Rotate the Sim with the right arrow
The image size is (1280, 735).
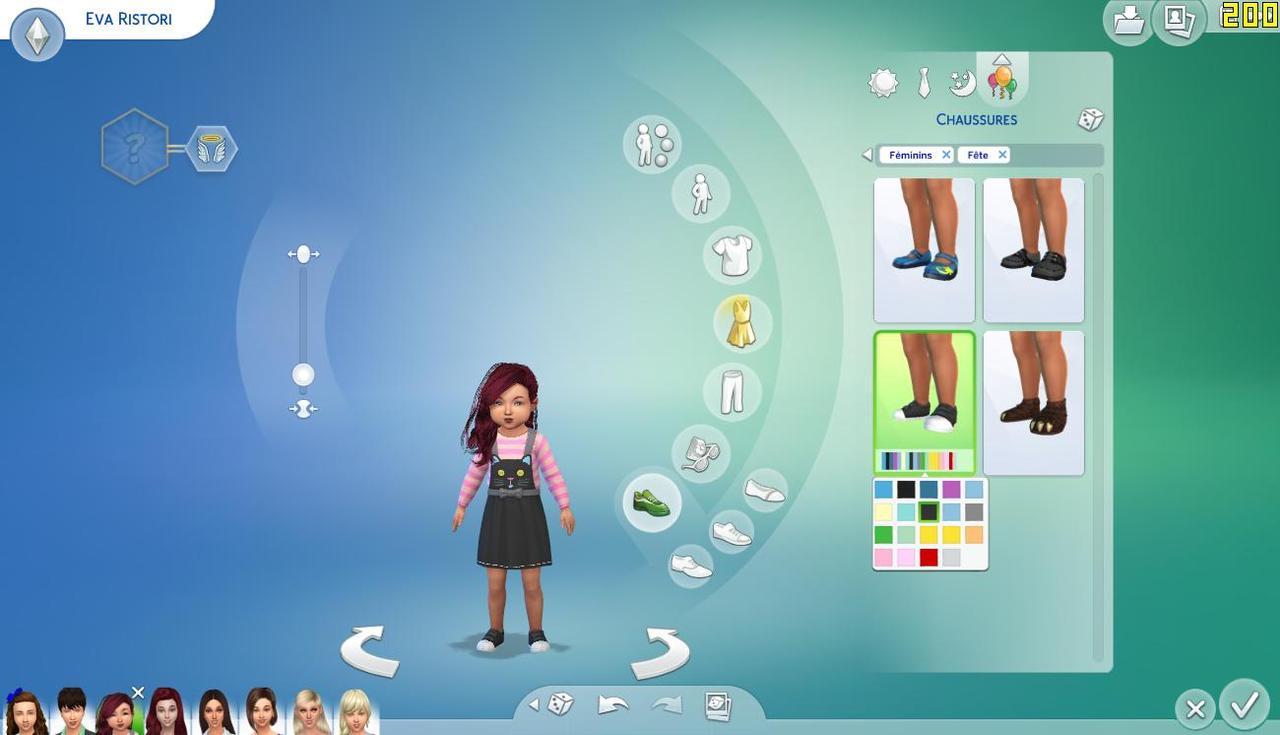click(659, 653)
